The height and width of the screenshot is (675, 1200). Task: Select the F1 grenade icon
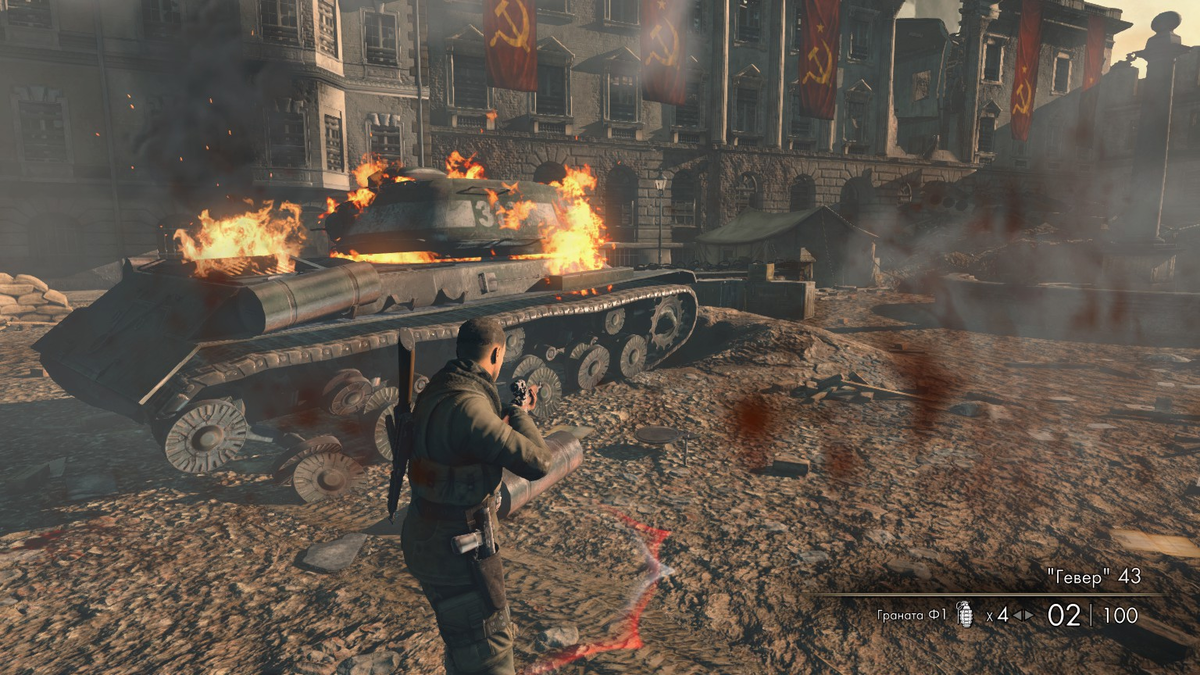click(x=965, y=614)
